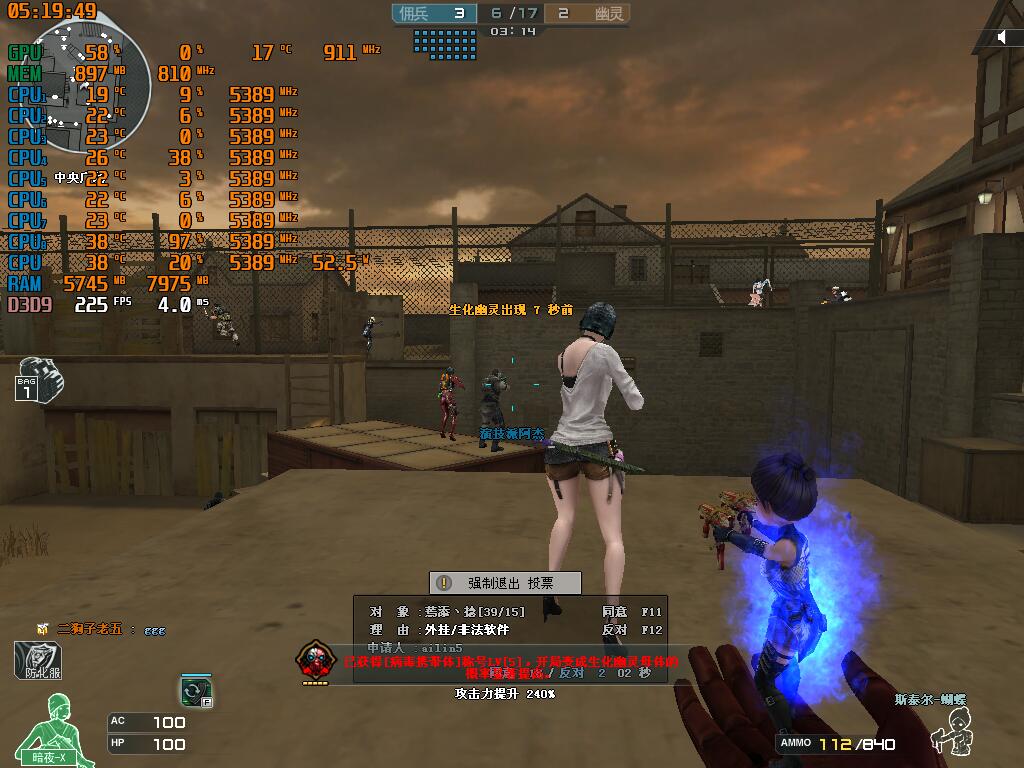
Task: Activate the green swirl item icon
Action: point(194,690)
